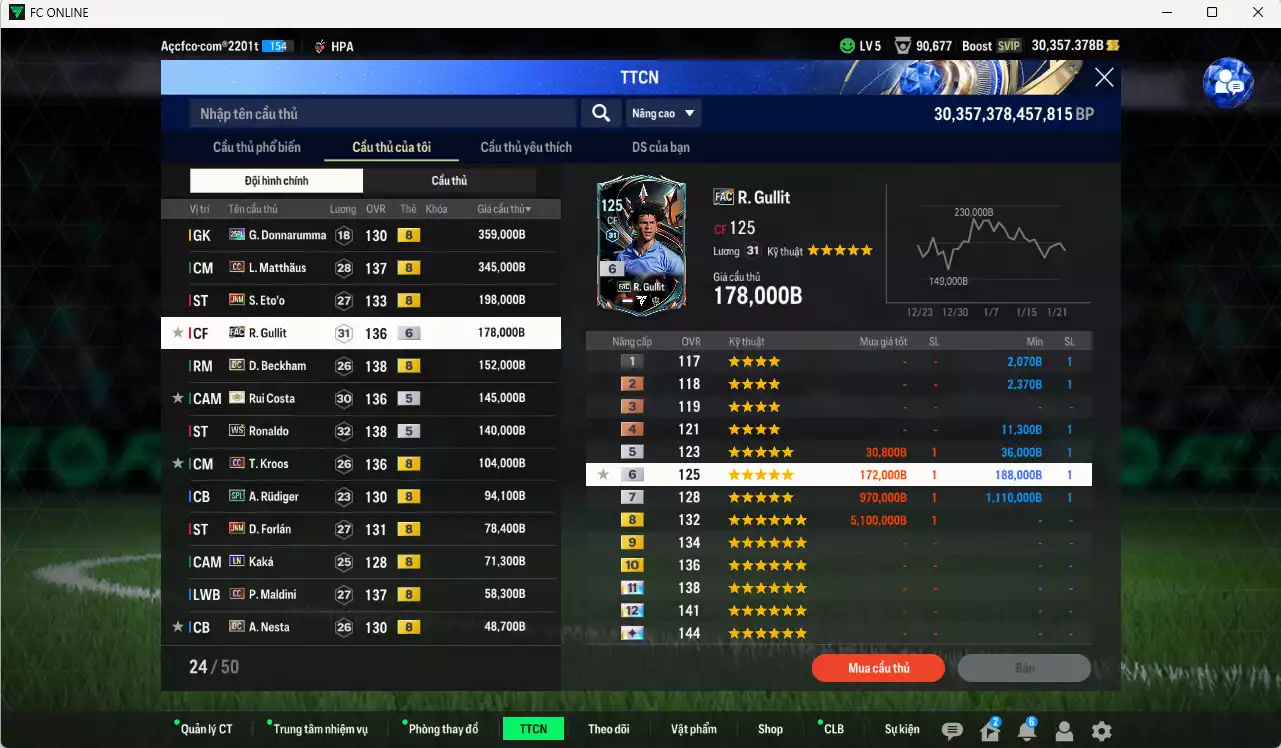Toggle the favorite star next to T. Kroos
Screen dimensions: 1281x748
[176, 463]
